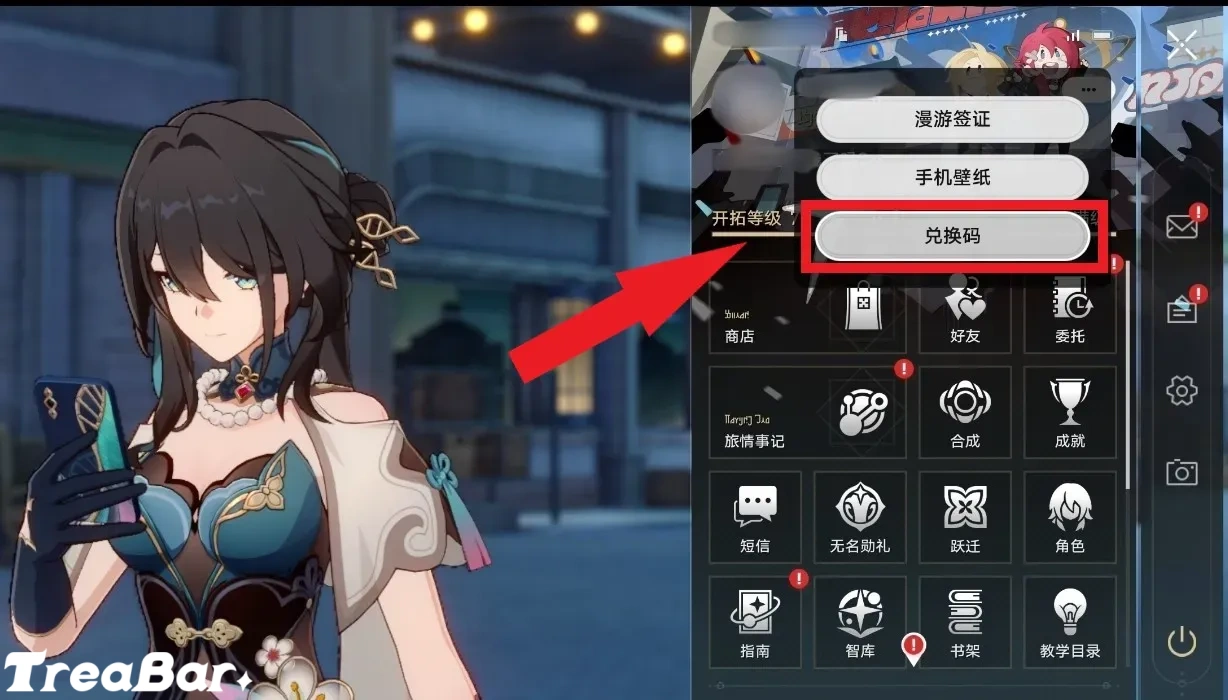Open settings via the gear icon
Screen dimensions: 1228x700
(x=1182, y=390)
